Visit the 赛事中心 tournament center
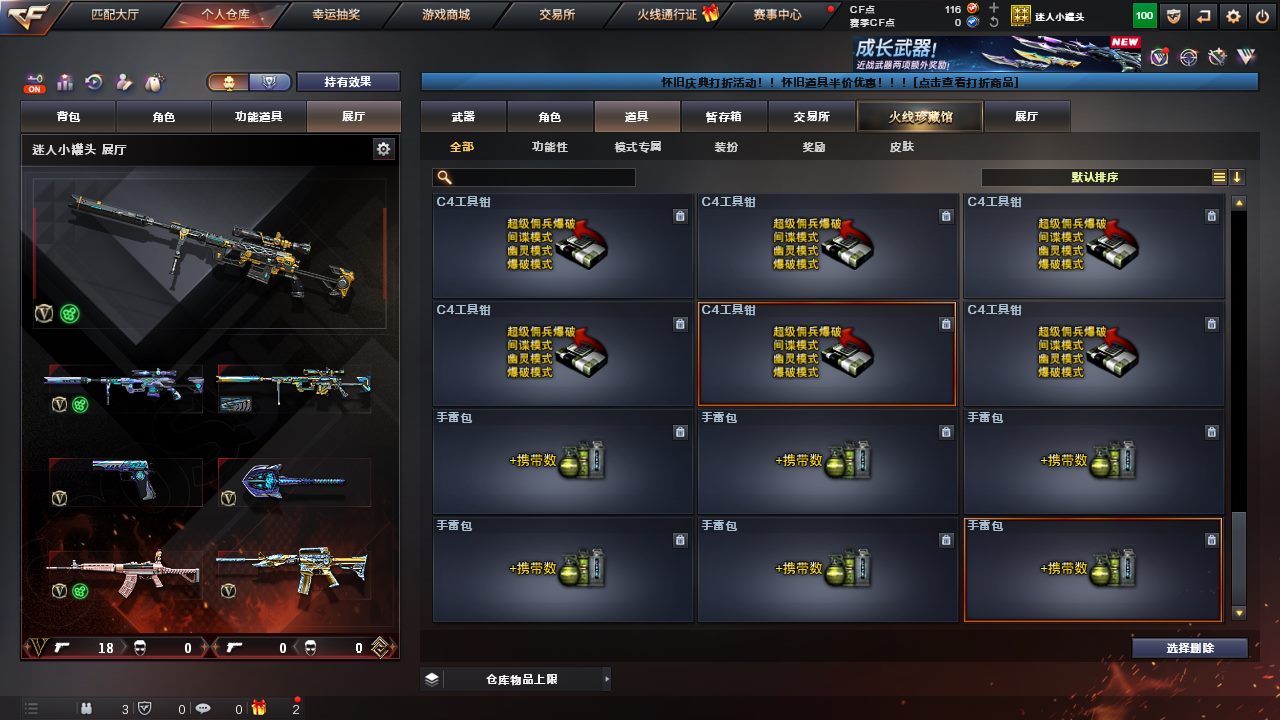 (777, 15)
